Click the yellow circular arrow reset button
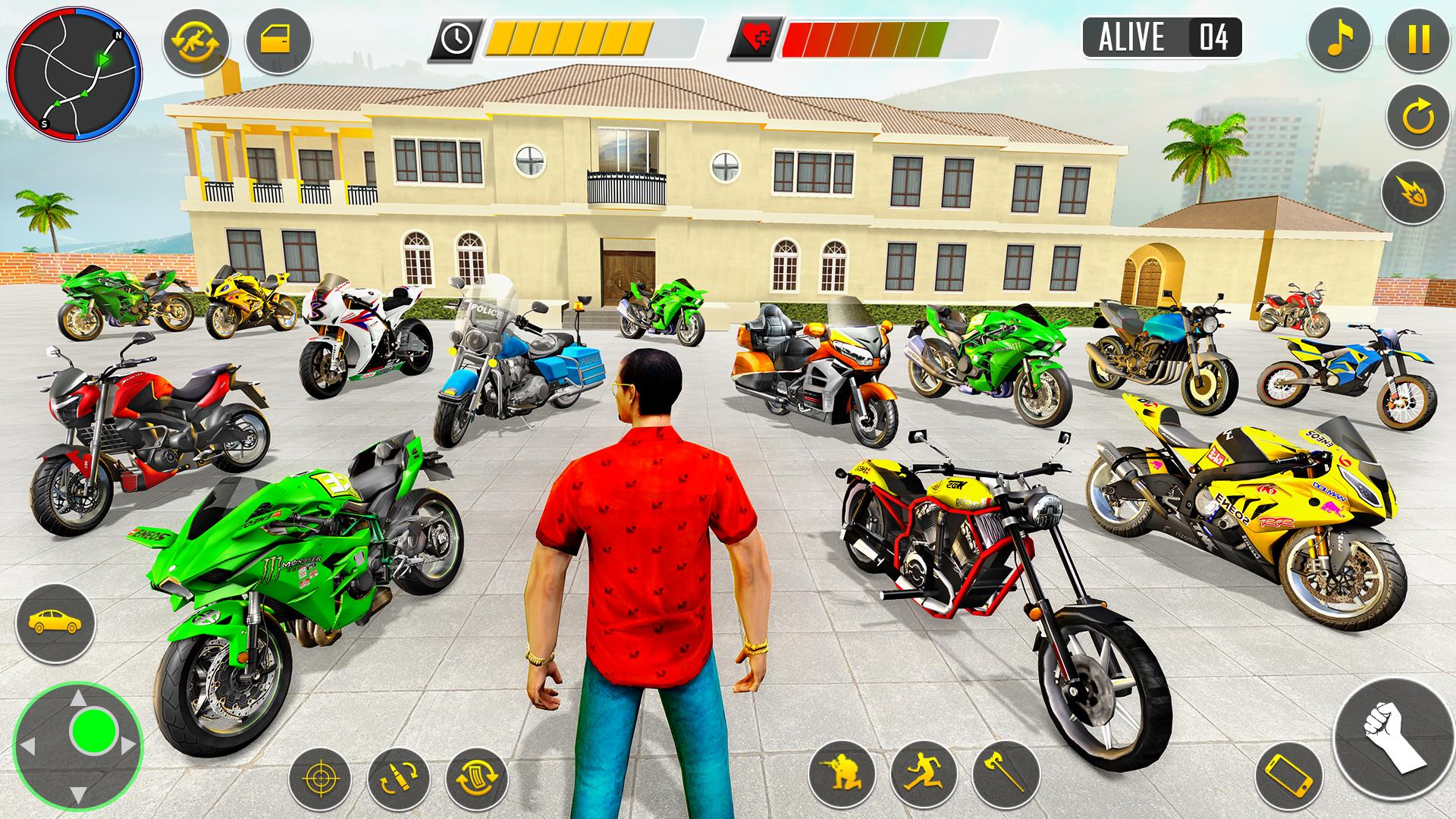1456x819 pixels. [x=1418, y=118]
